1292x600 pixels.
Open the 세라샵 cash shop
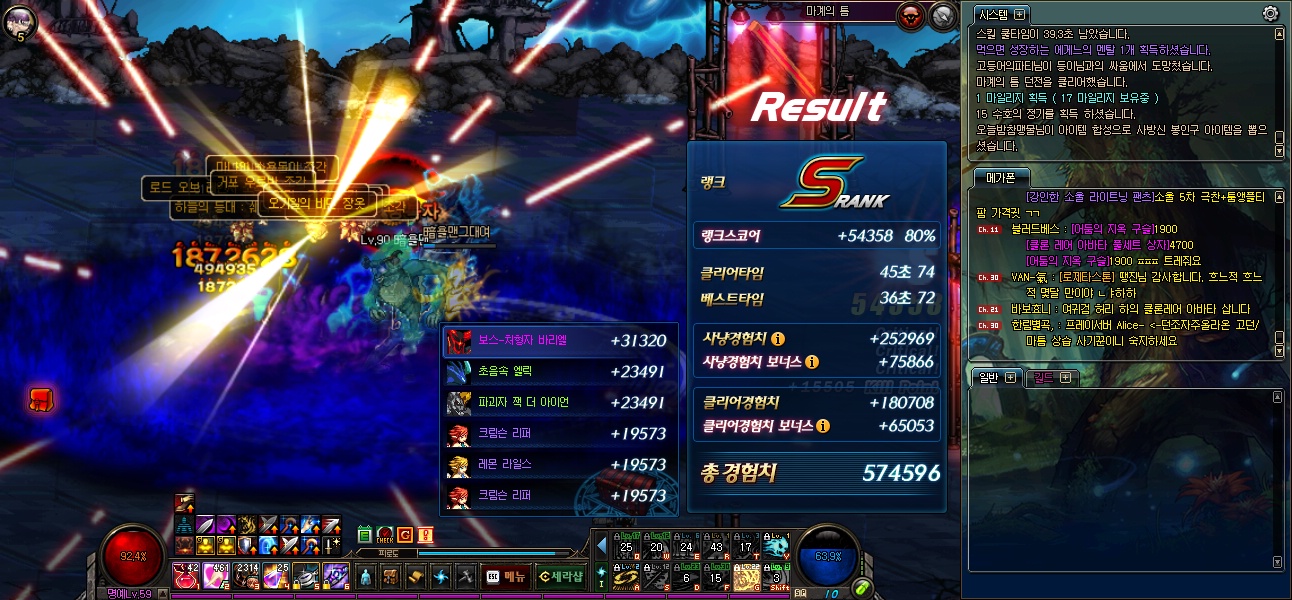pos(559,576)
